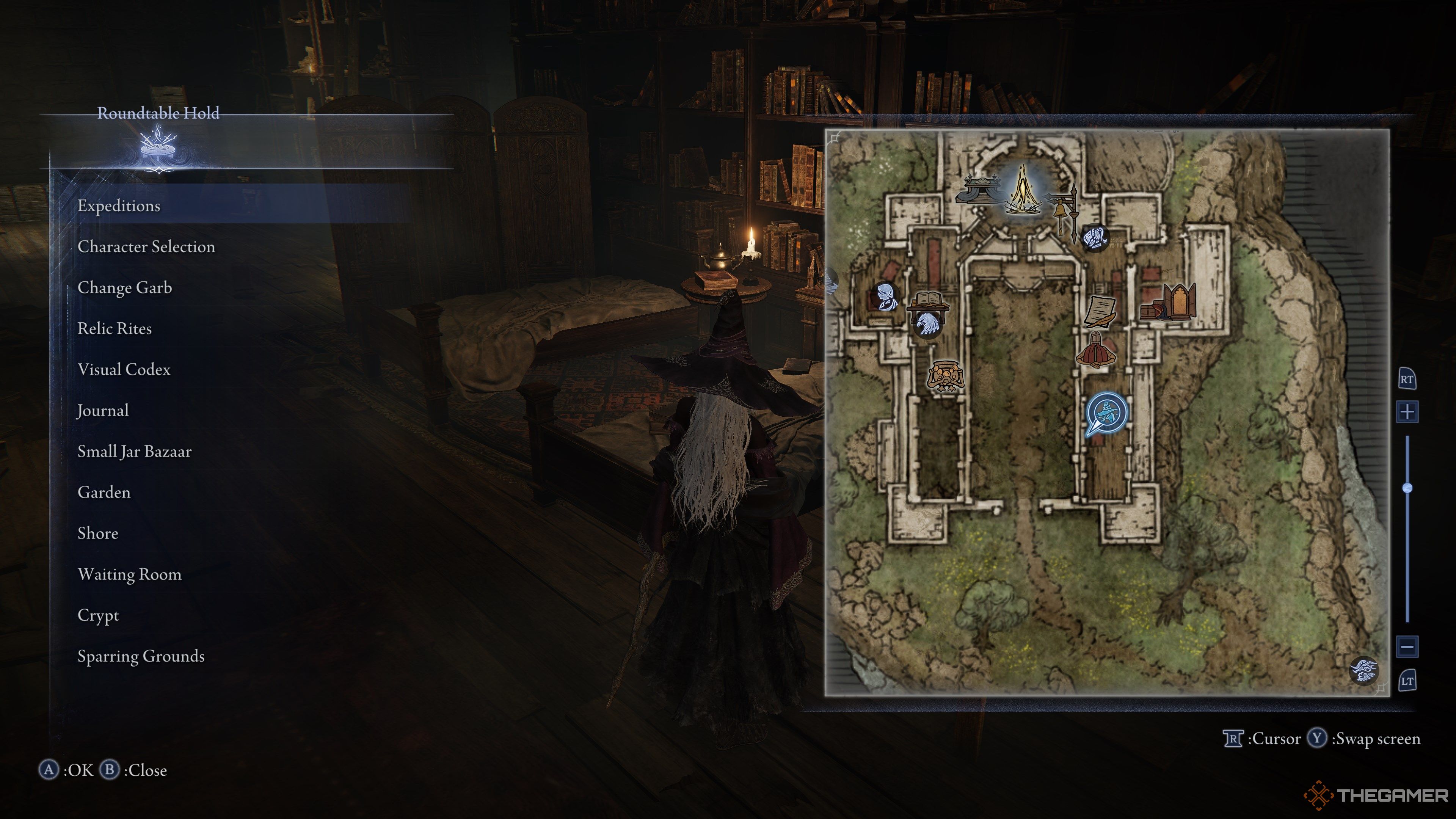Adjust the map zoom slider handle
Screen dimensions: 1456x819
click(x=1407, y=488)
